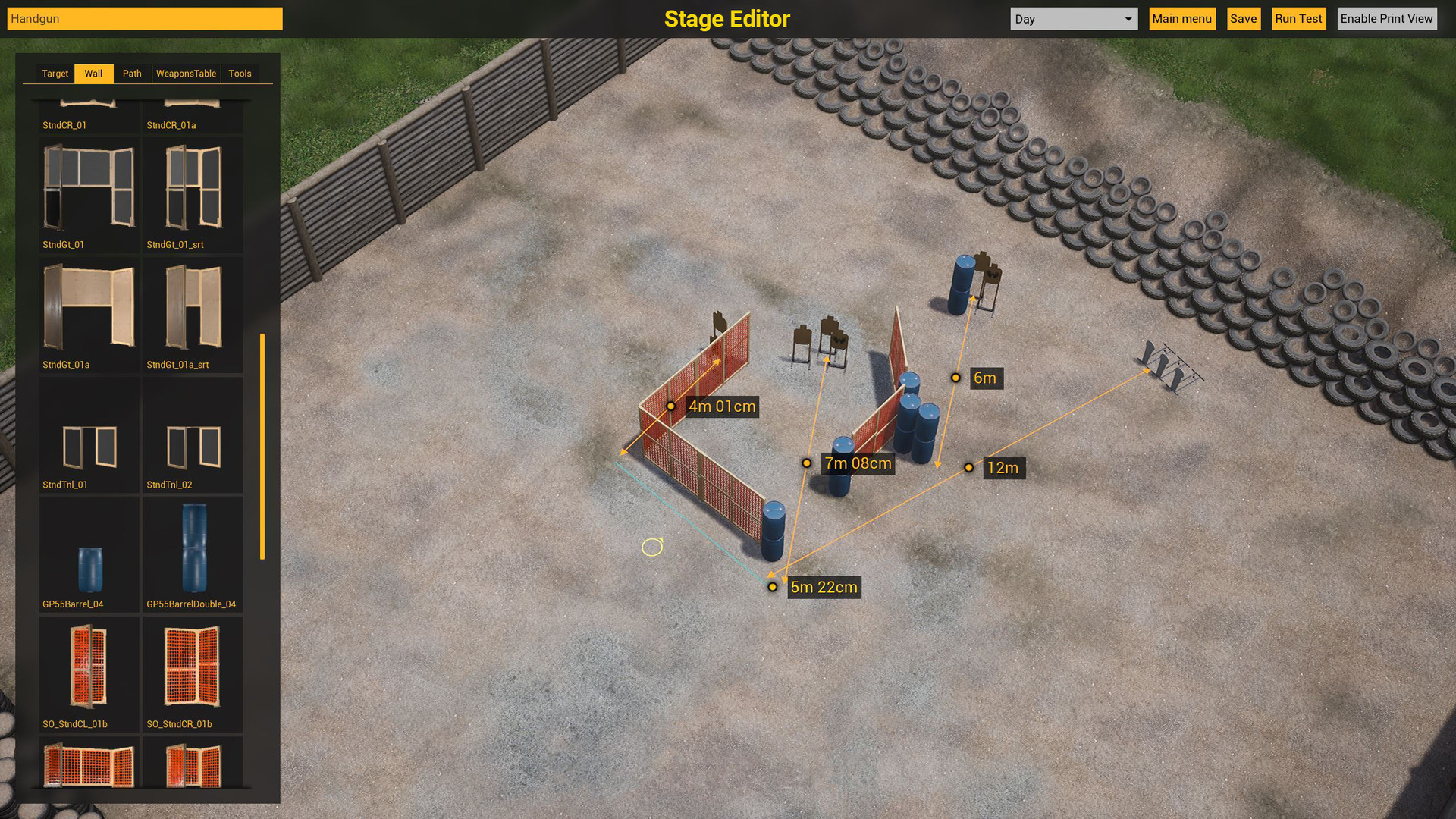The height and width of the screenshot is (819, 1456).
Task: Switch to the Target tab
Action: (x=55, y=73)
